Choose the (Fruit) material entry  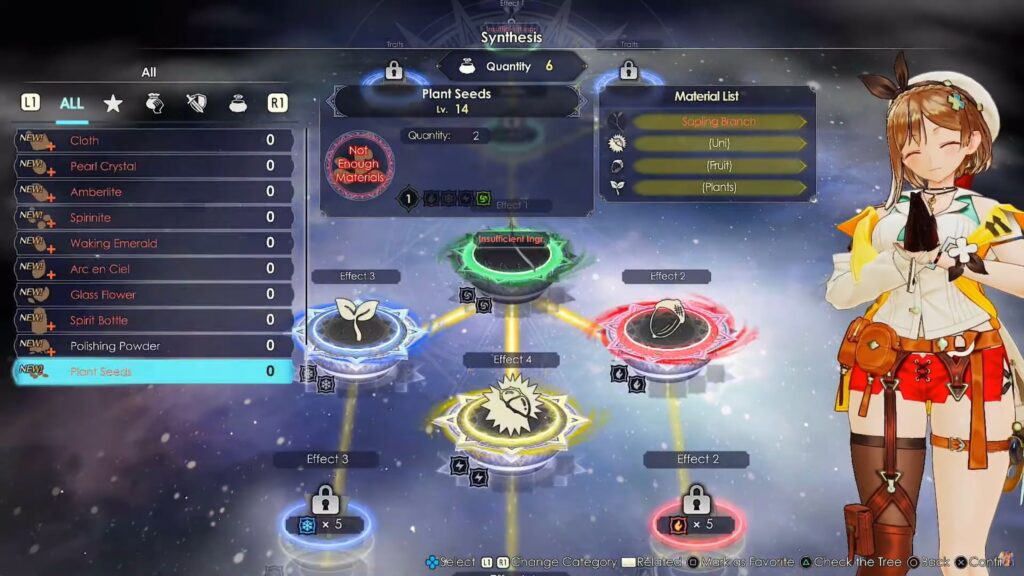tap(718, 166)
